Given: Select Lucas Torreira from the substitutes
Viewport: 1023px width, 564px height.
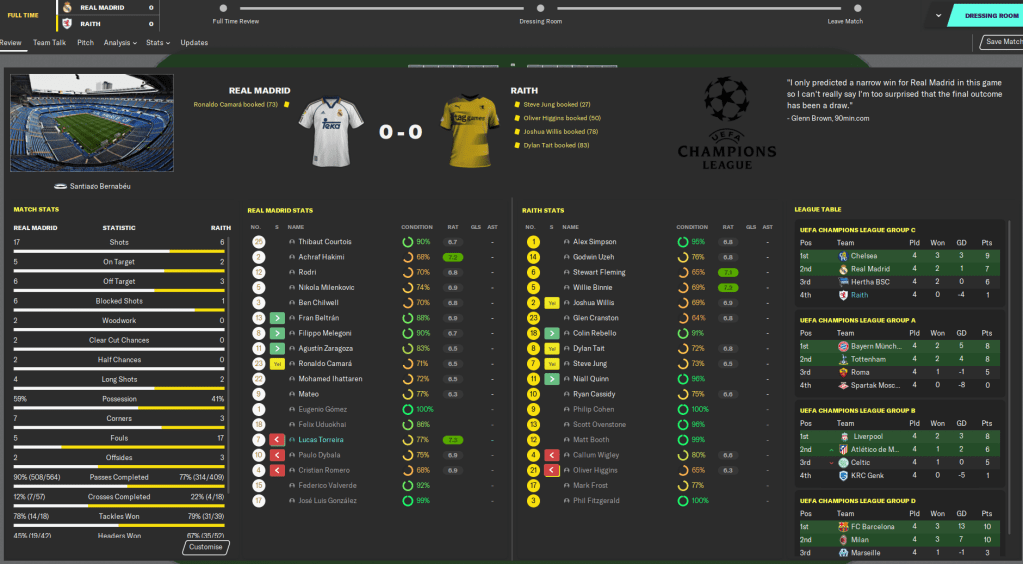Looking at the screenshot, I should (x=320, y=439).
